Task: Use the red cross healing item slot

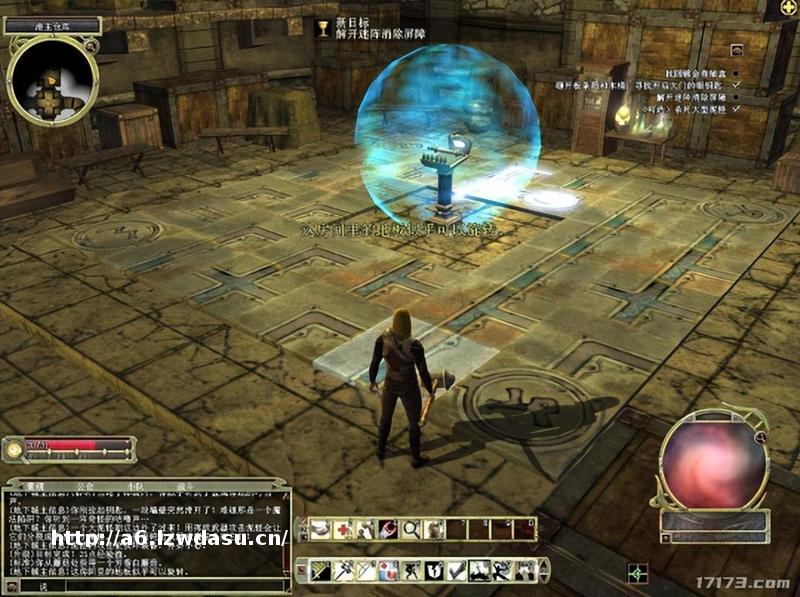Action: pyautogui.click(x=343, y=529)
